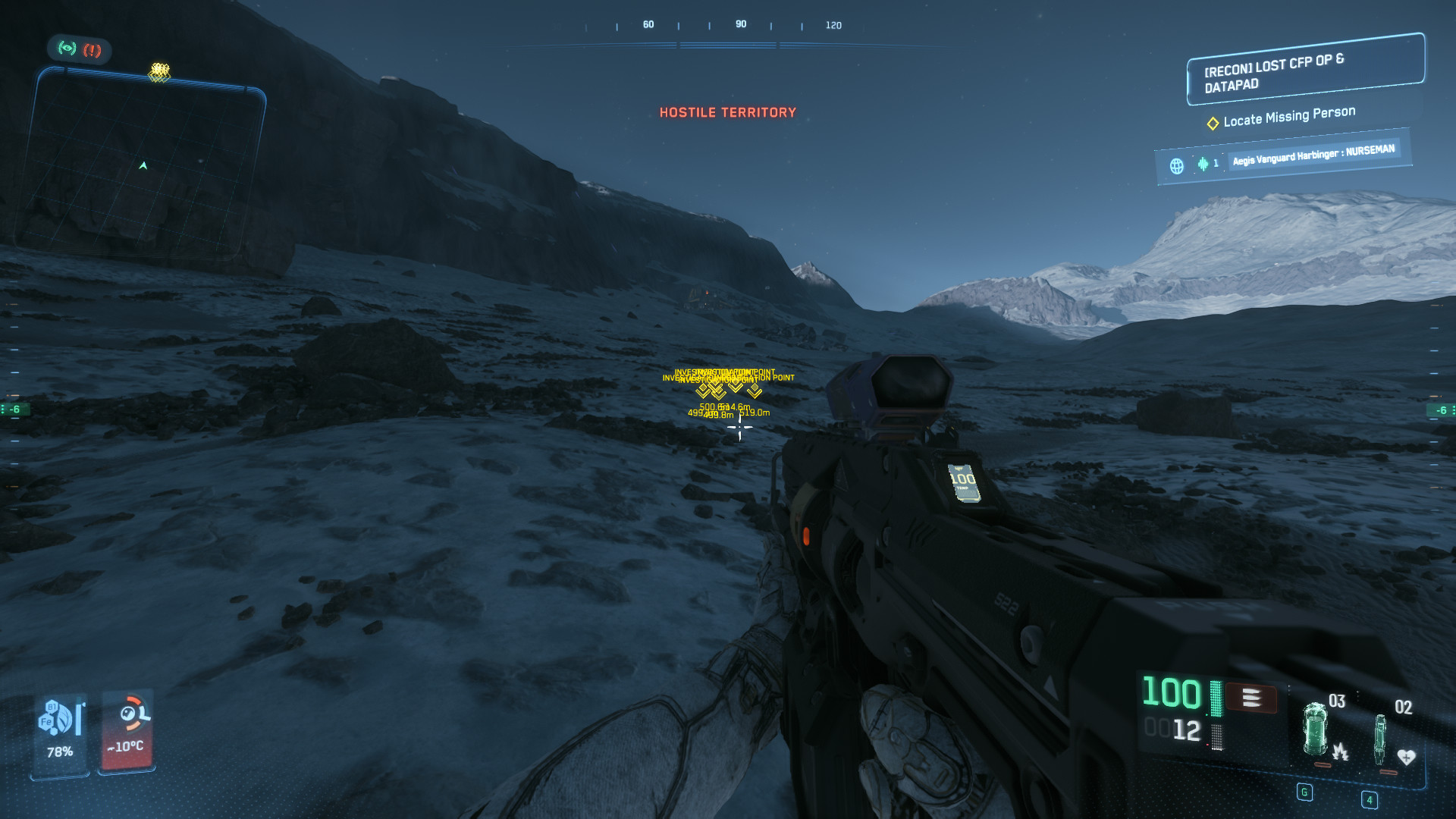Select the medpen slot icon
The width and height of the screenshot is (1456, 819).
(1380, 739)
